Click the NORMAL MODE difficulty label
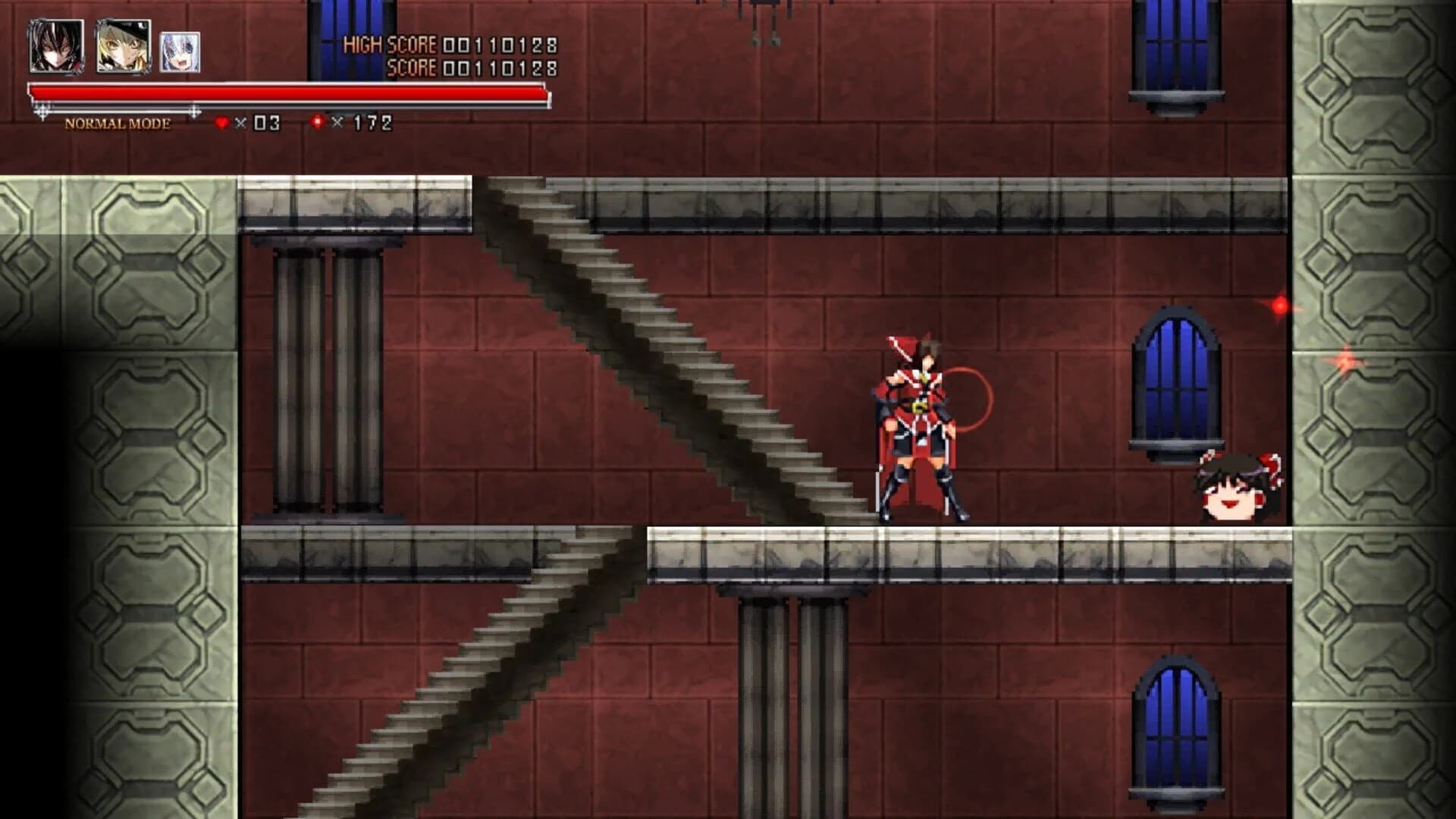The height and width of the screenshot is (819, 1456). tap(118, 122)
